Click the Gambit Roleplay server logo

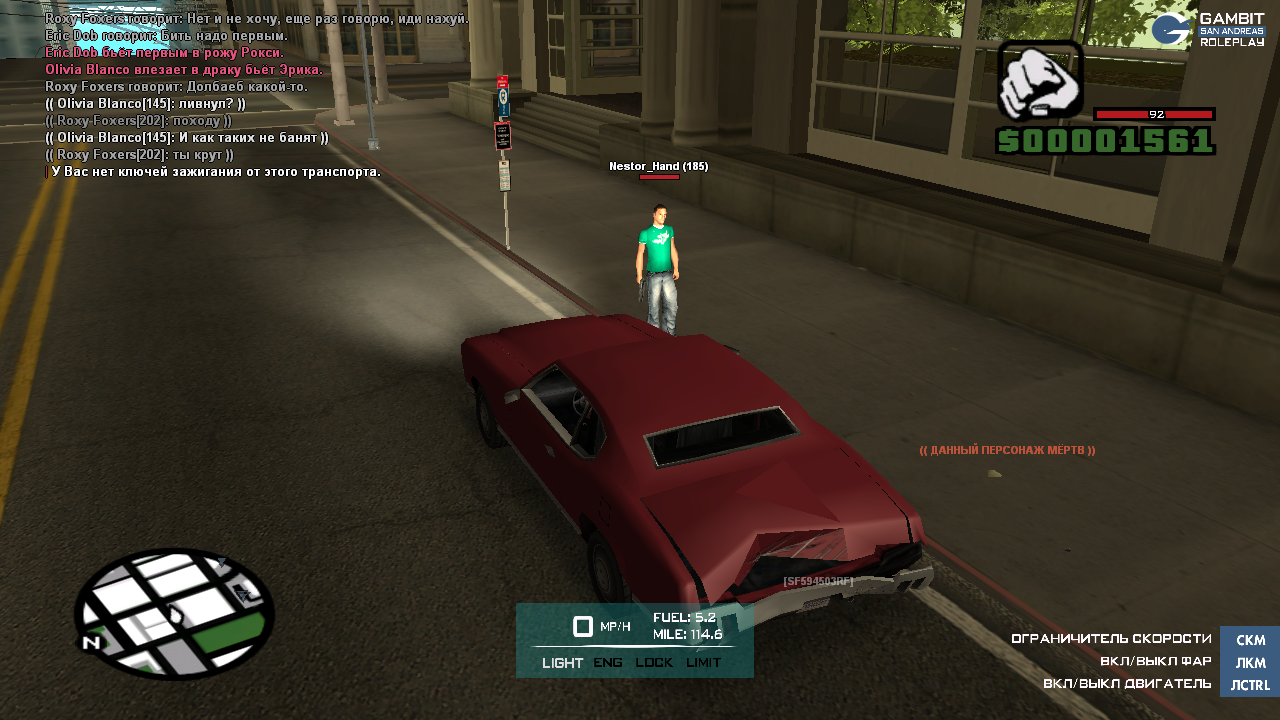tap(1208, 30)
